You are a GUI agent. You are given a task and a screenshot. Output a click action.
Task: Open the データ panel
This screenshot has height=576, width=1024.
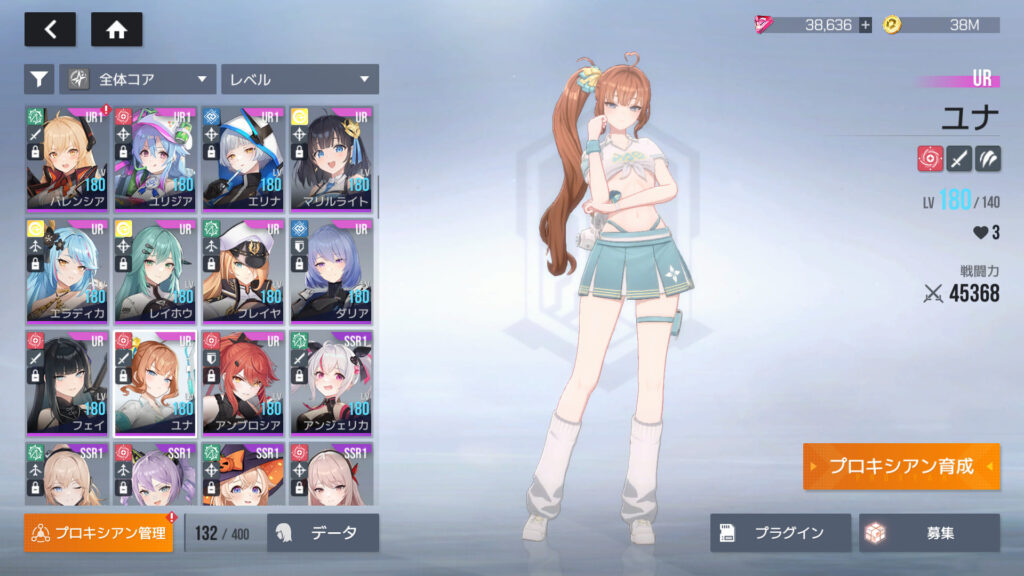click(x=323, y=533)
